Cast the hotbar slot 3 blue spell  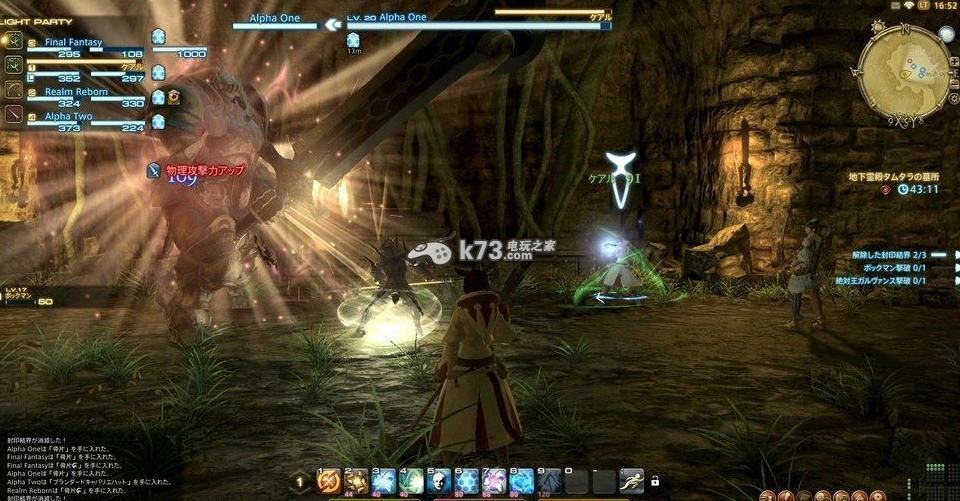383,482
